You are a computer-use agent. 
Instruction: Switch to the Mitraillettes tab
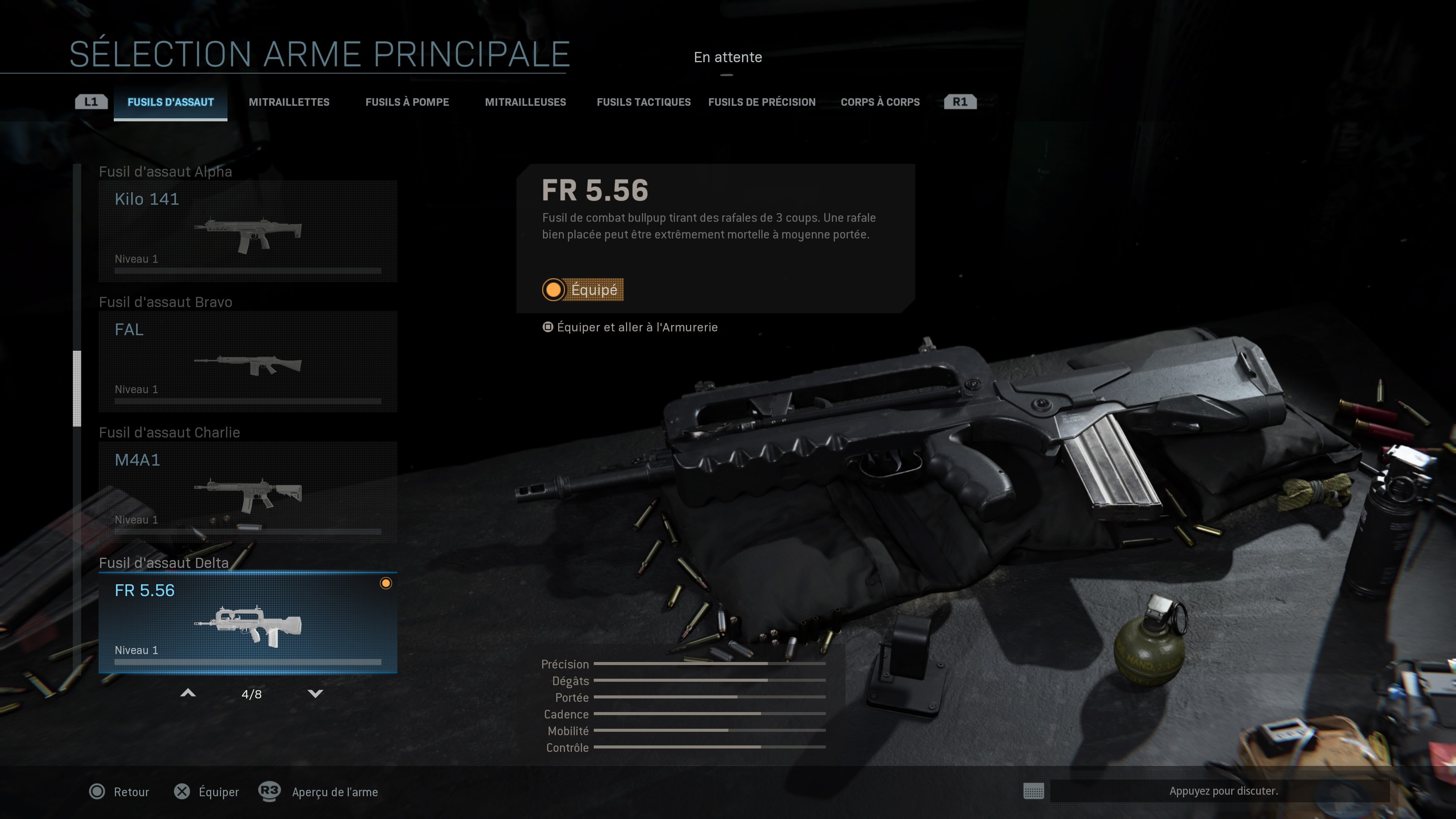(289, 102)
